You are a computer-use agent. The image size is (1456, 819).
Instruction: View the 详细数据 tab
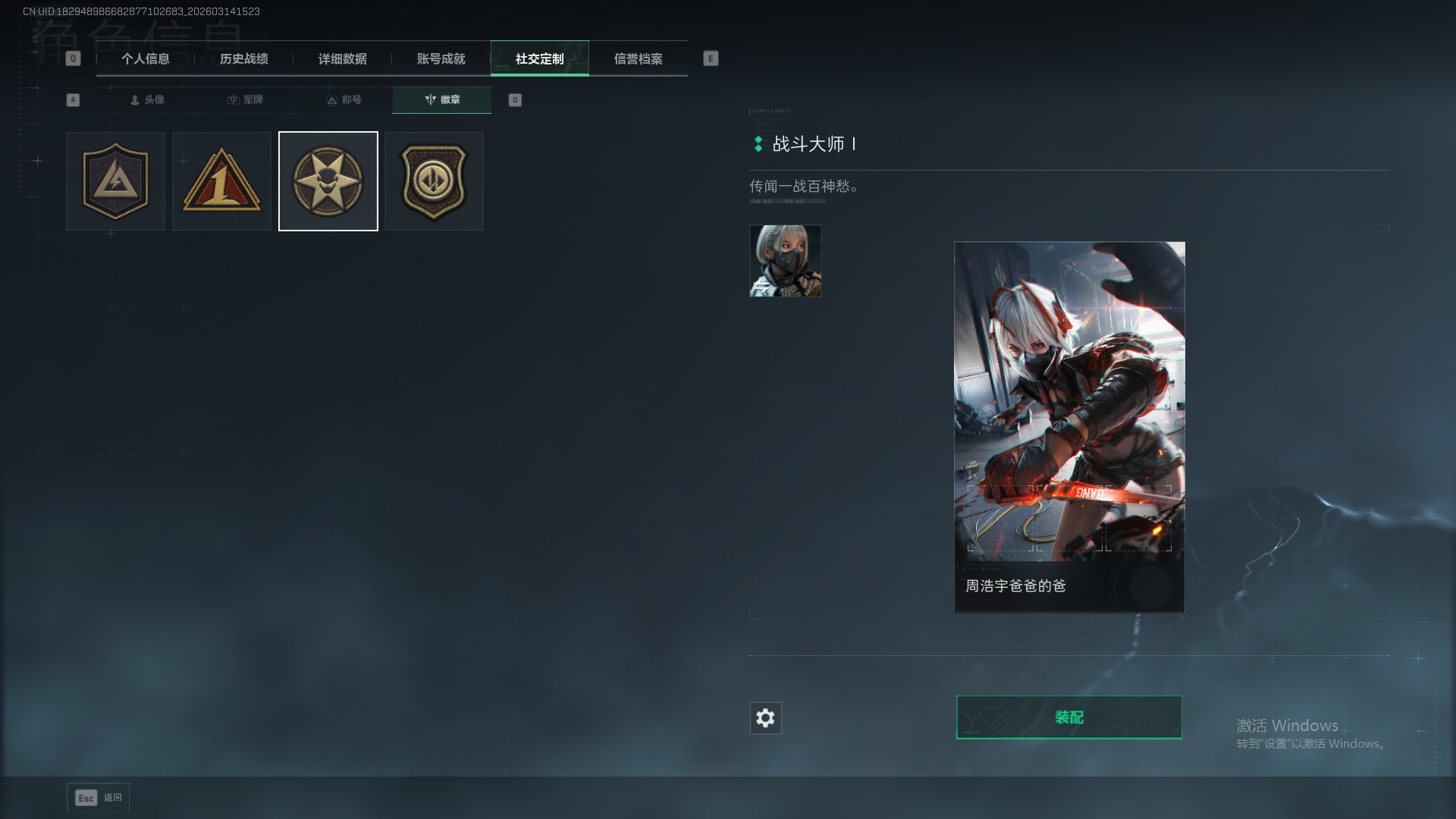tap(343, 59)
